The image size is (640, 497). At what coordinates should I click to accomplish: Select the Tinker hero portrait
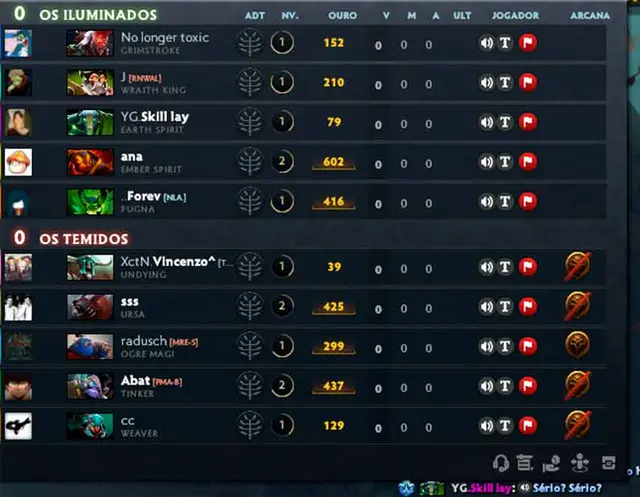coord(90,386)
